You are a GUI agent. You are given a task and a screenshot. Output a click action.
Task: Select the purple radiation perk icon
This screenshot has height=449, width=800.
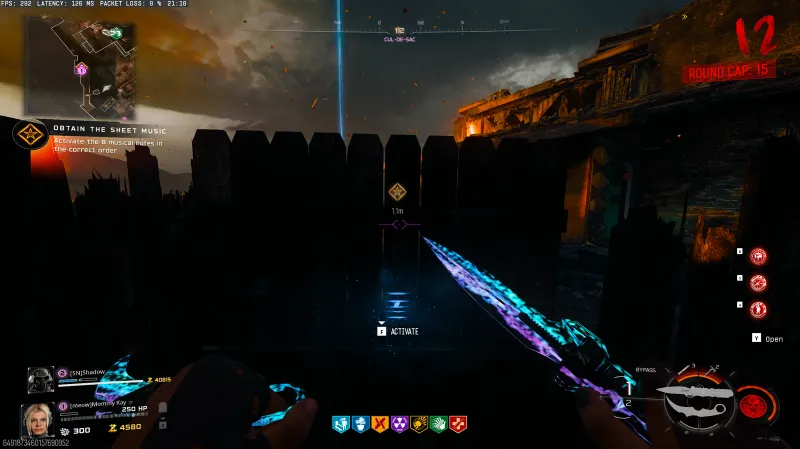[x=399, y=424]
